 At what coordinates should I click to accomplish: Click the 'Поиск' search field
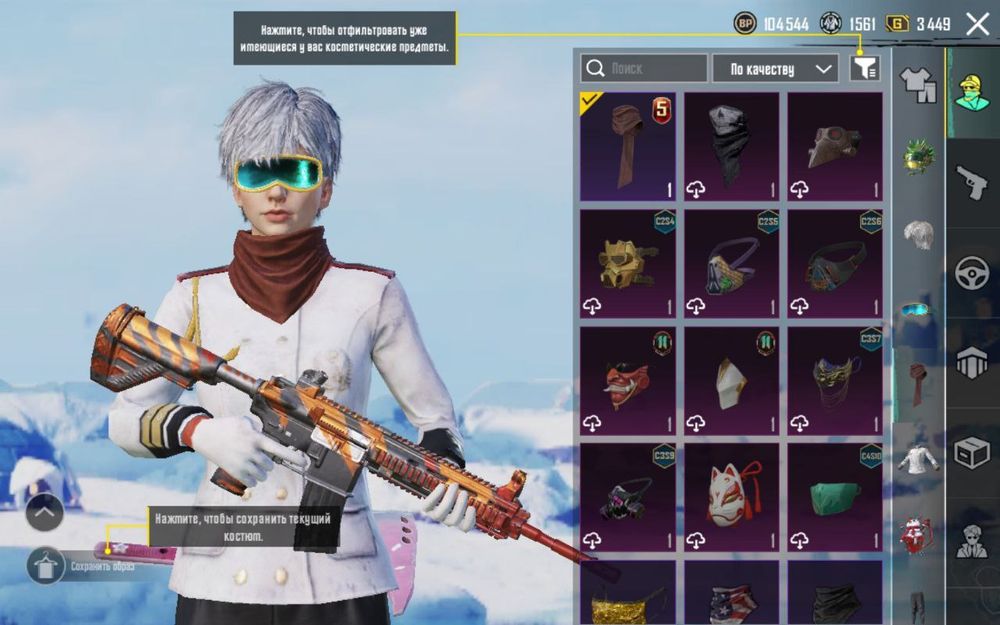[x=644, y=68]
